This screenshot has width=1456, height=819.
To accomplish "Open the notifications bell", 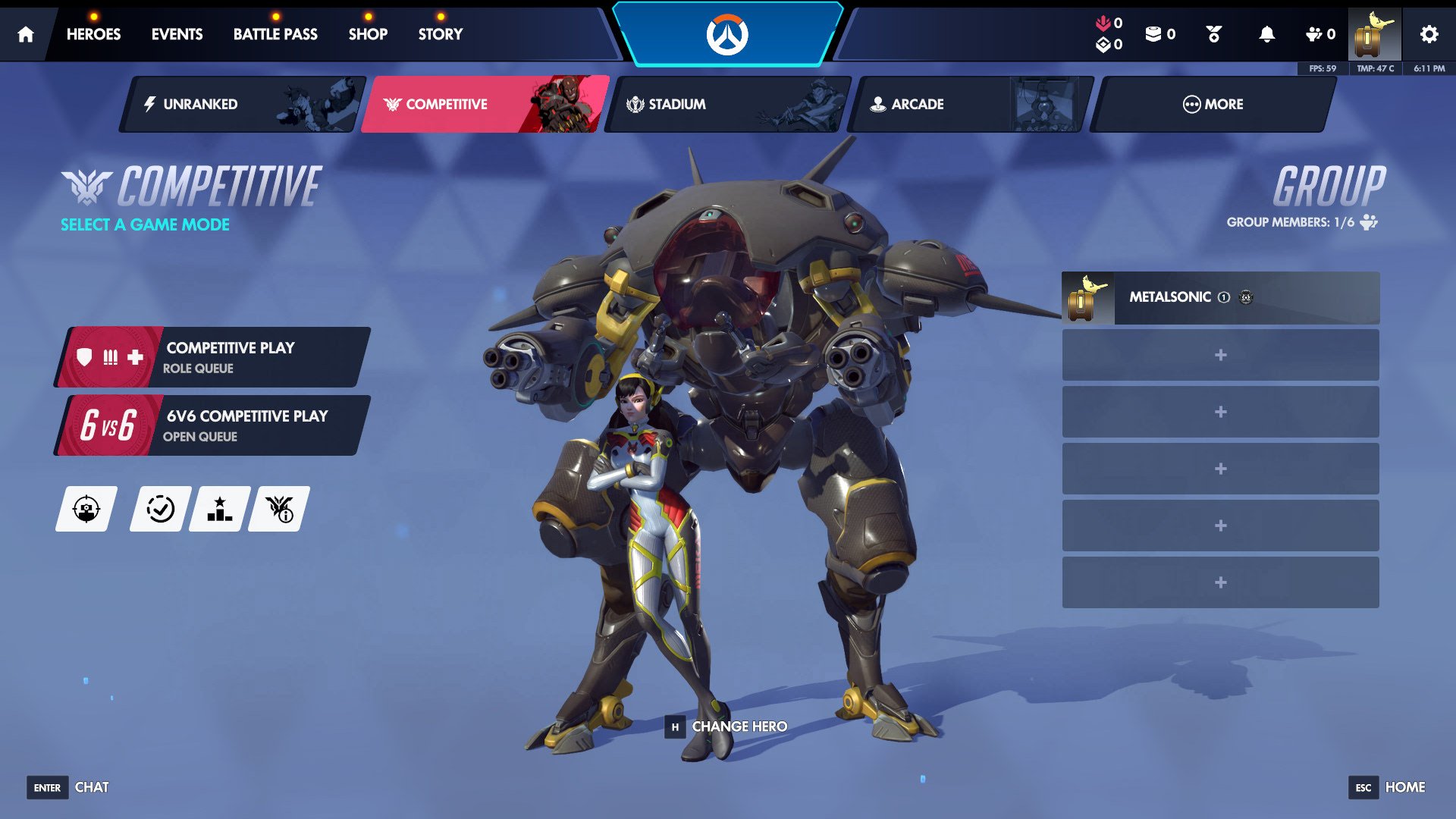I will pos(1266,34).
